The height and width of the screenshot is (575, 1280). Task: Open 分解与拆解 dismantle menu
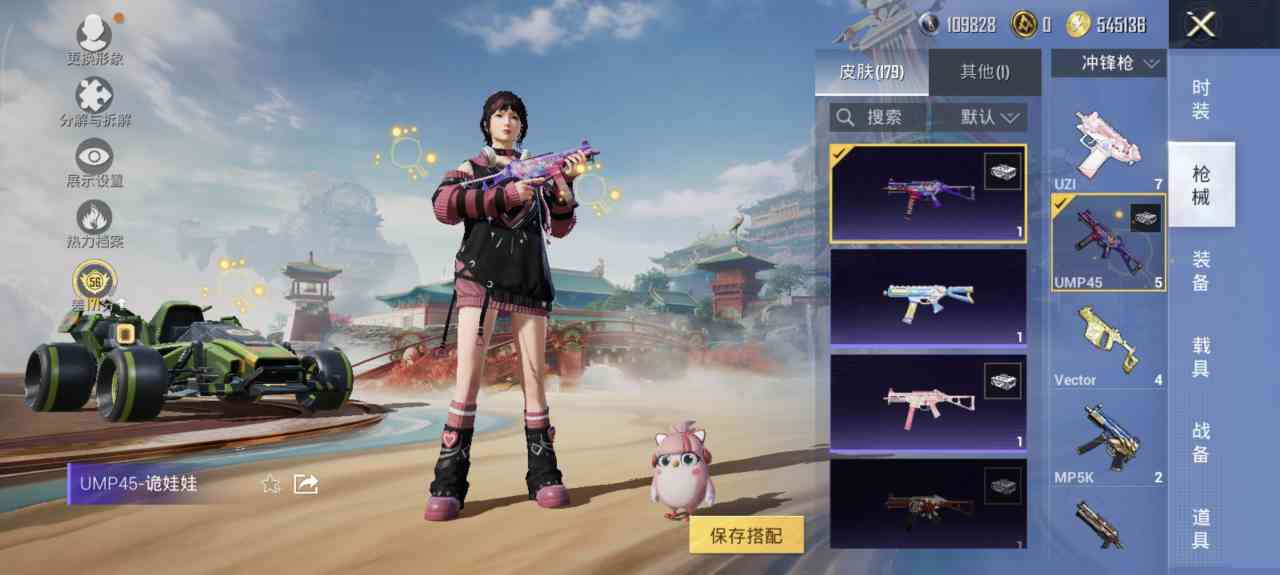coord(95,103)
